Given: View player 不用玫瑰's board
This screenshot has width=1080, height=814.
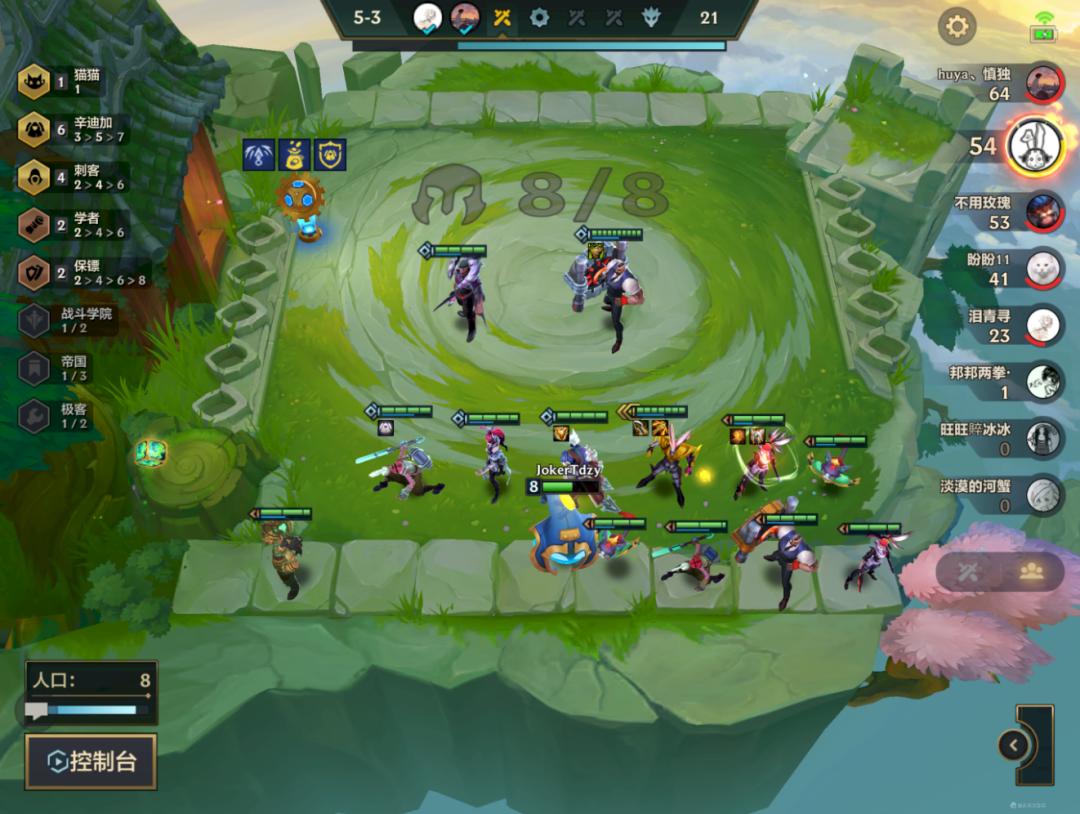Looking at the screenshot, I should point(1043,211).
